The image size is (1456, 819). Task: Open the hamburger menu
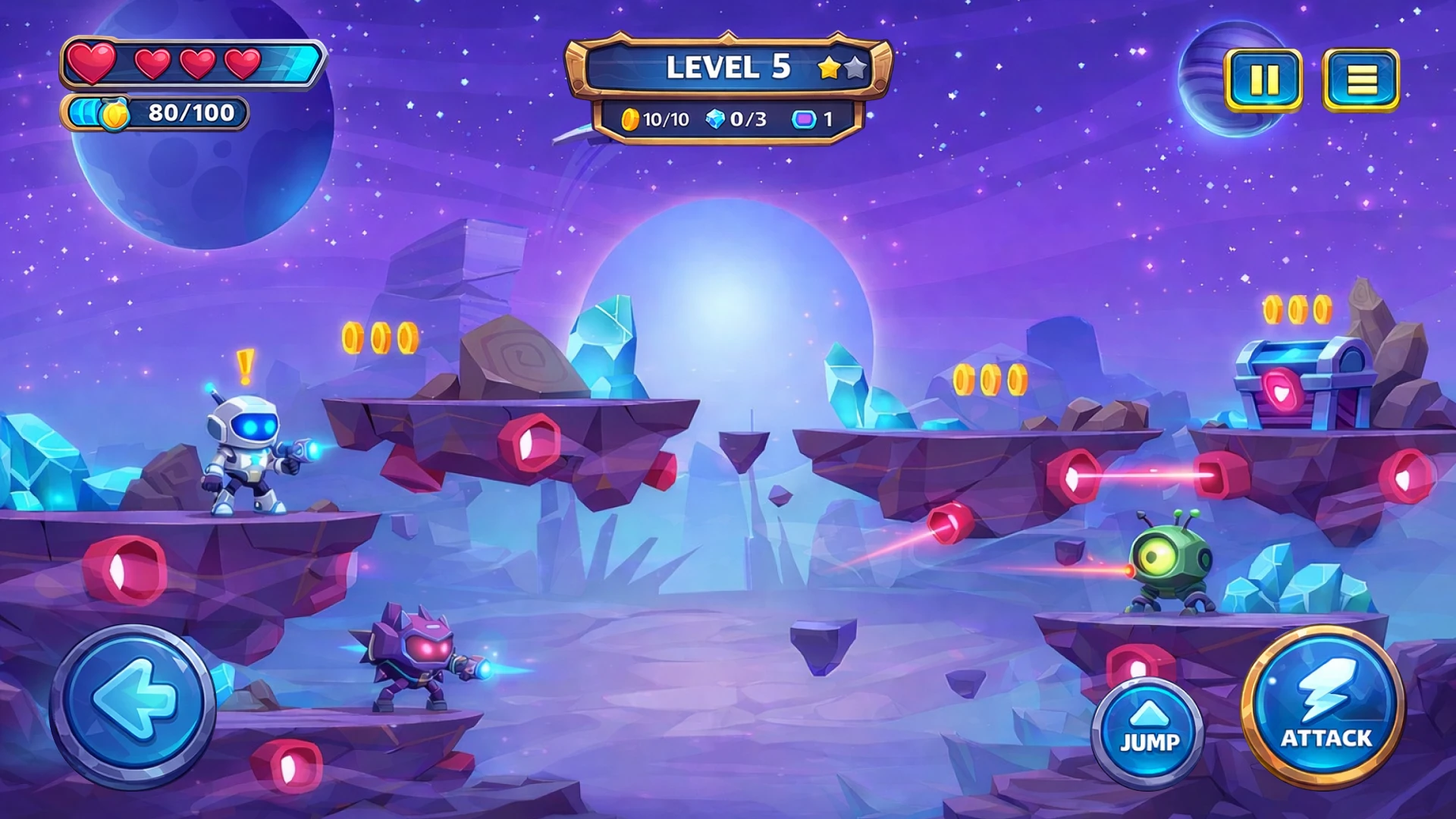click(x=1361, y=80)
